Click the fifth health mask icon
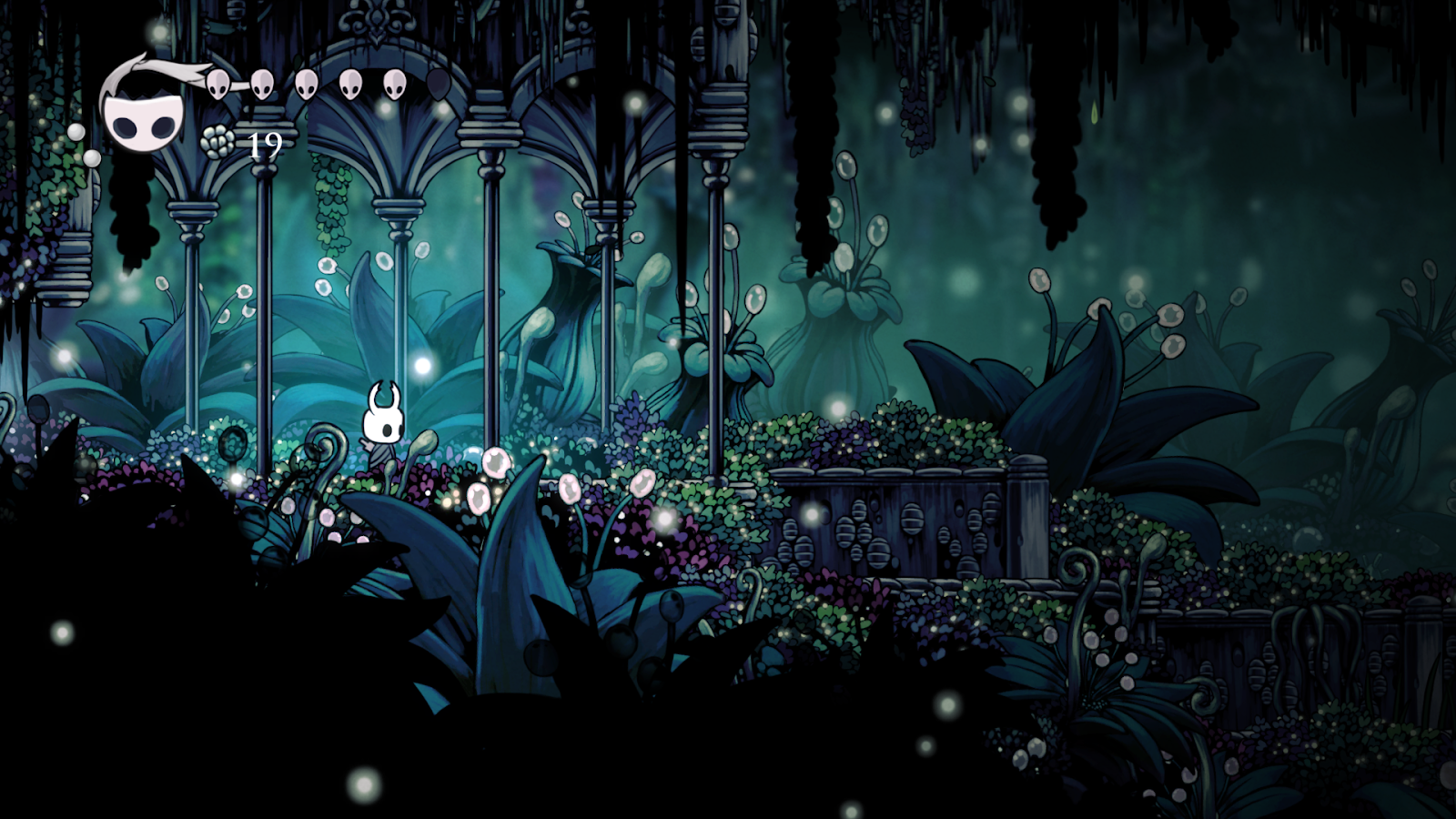Screen dimensions: 1456x819 coord(394,86)
